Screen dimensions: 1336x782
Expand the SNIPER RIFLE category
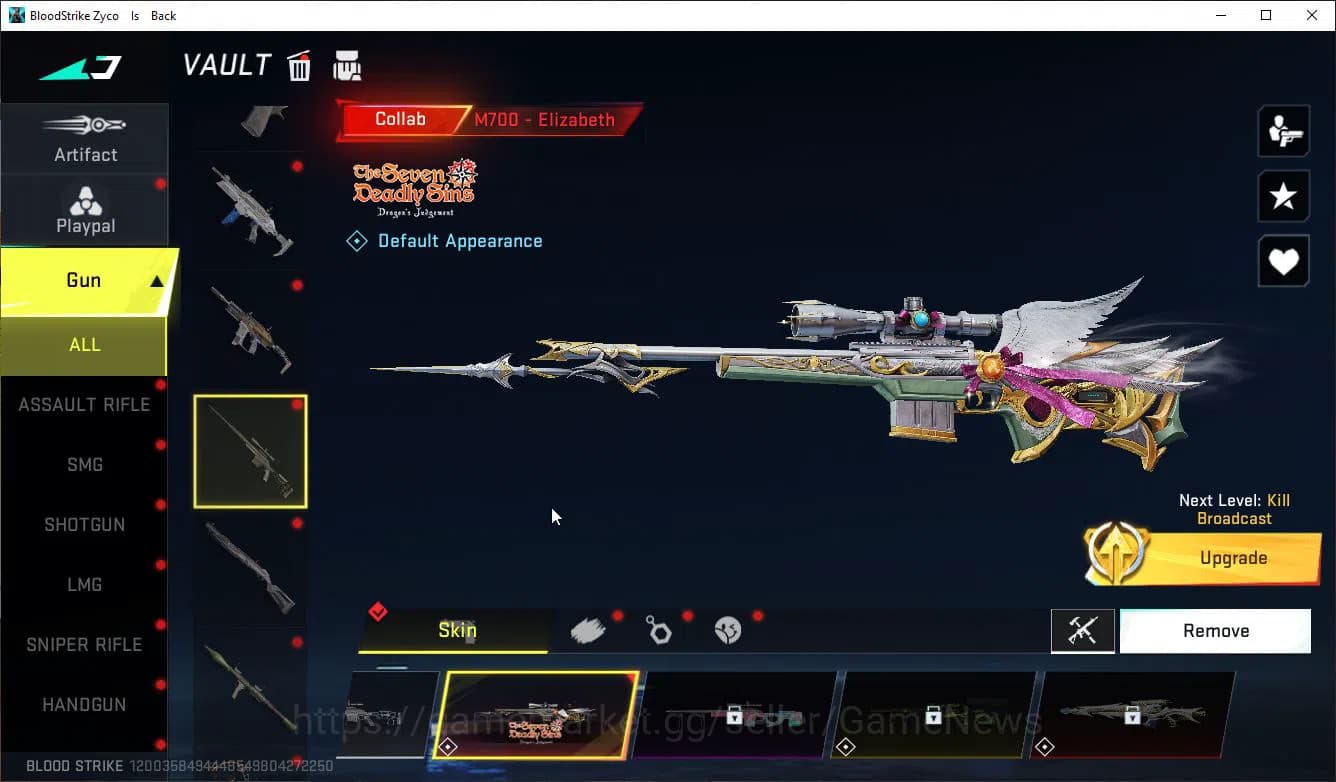tap(85, 644)
